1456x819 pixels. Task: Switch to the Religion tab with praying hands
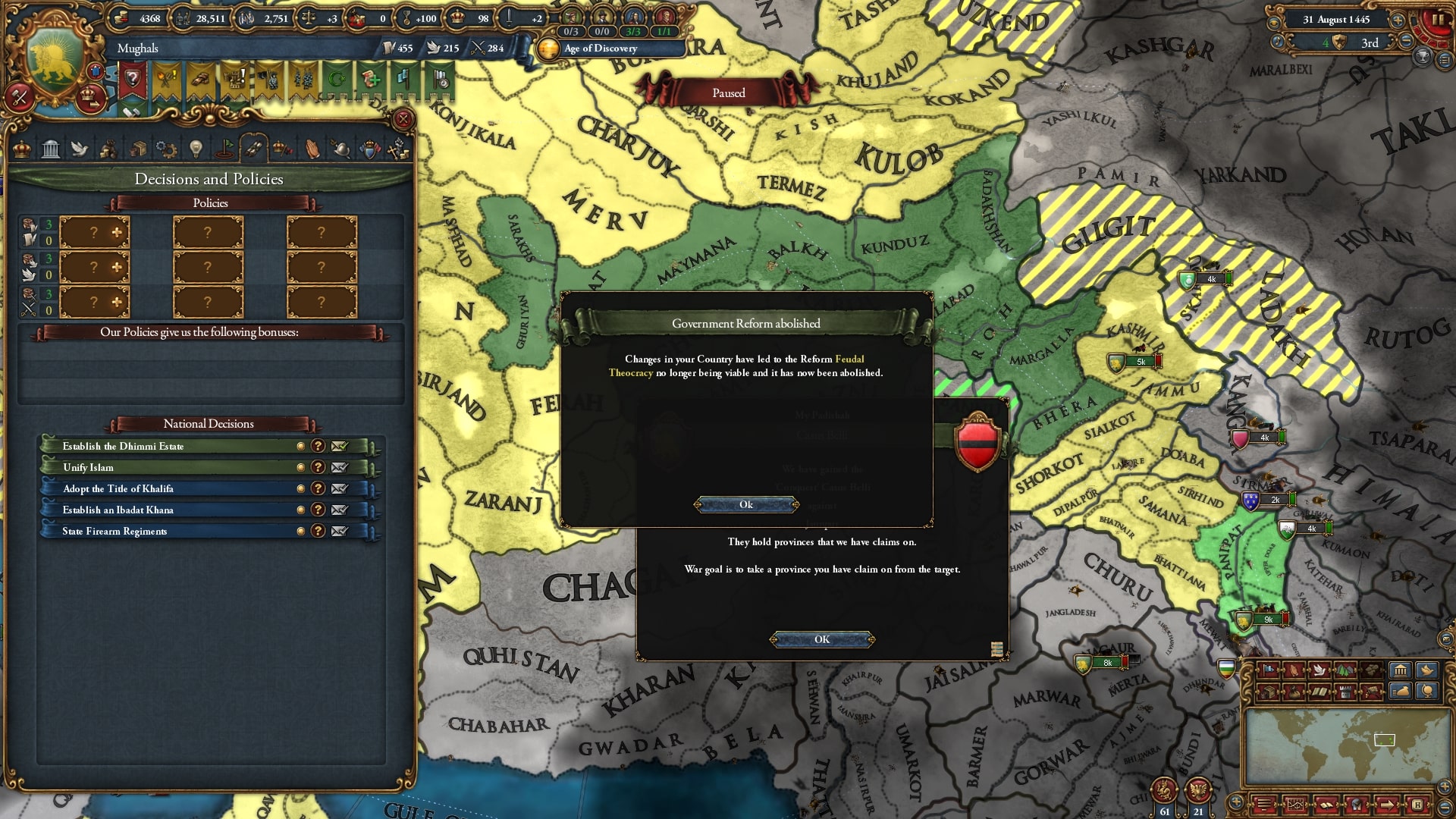tap(312, 148)
